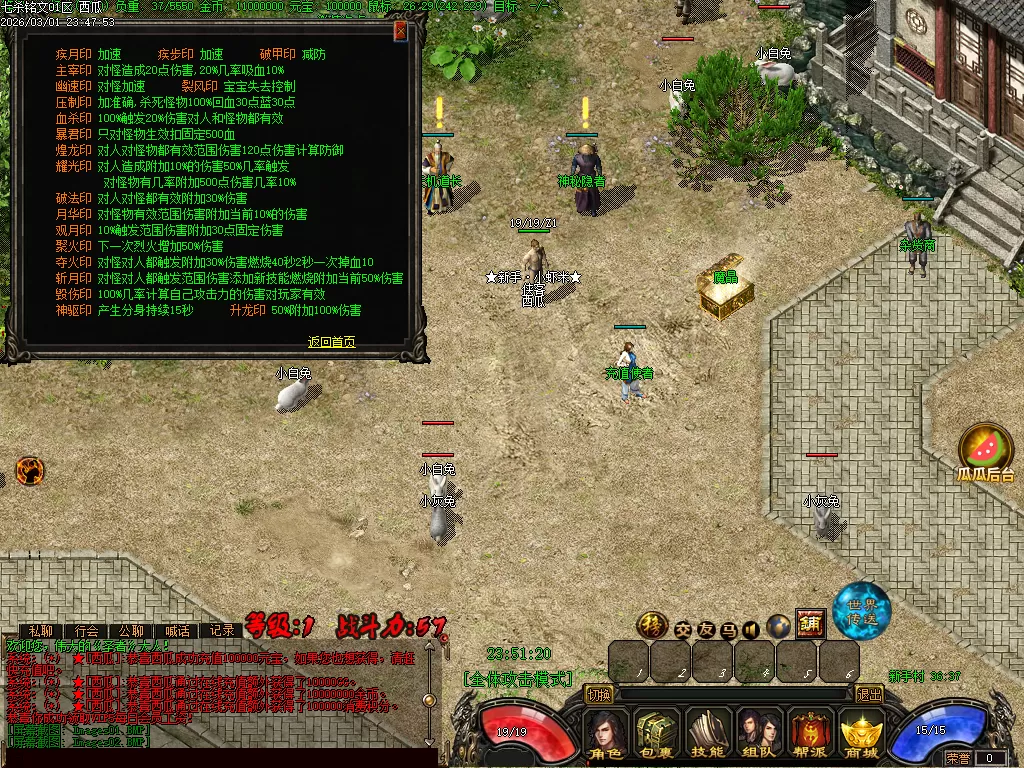Close the seal info panel
The width and height of the screenshot is (1024, 768).
pyautogui.click(x=401, y=31)
